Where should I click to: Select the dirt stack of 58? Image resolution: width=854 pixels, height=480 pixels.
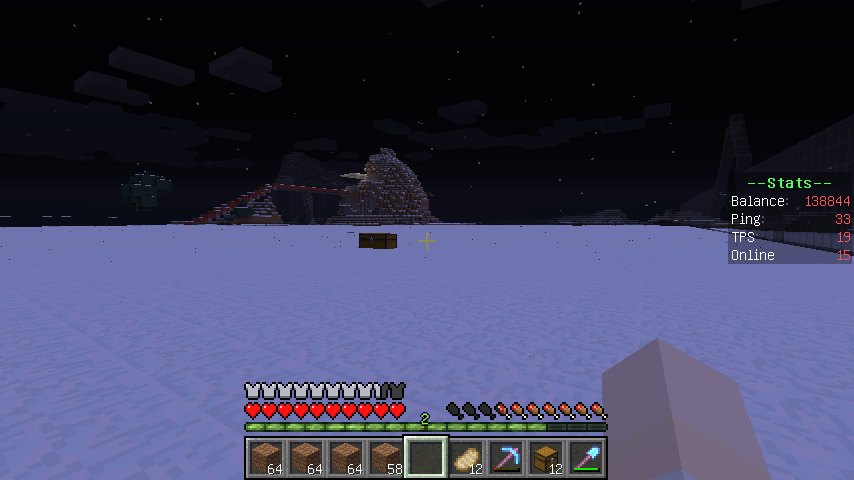click(385, 458)
